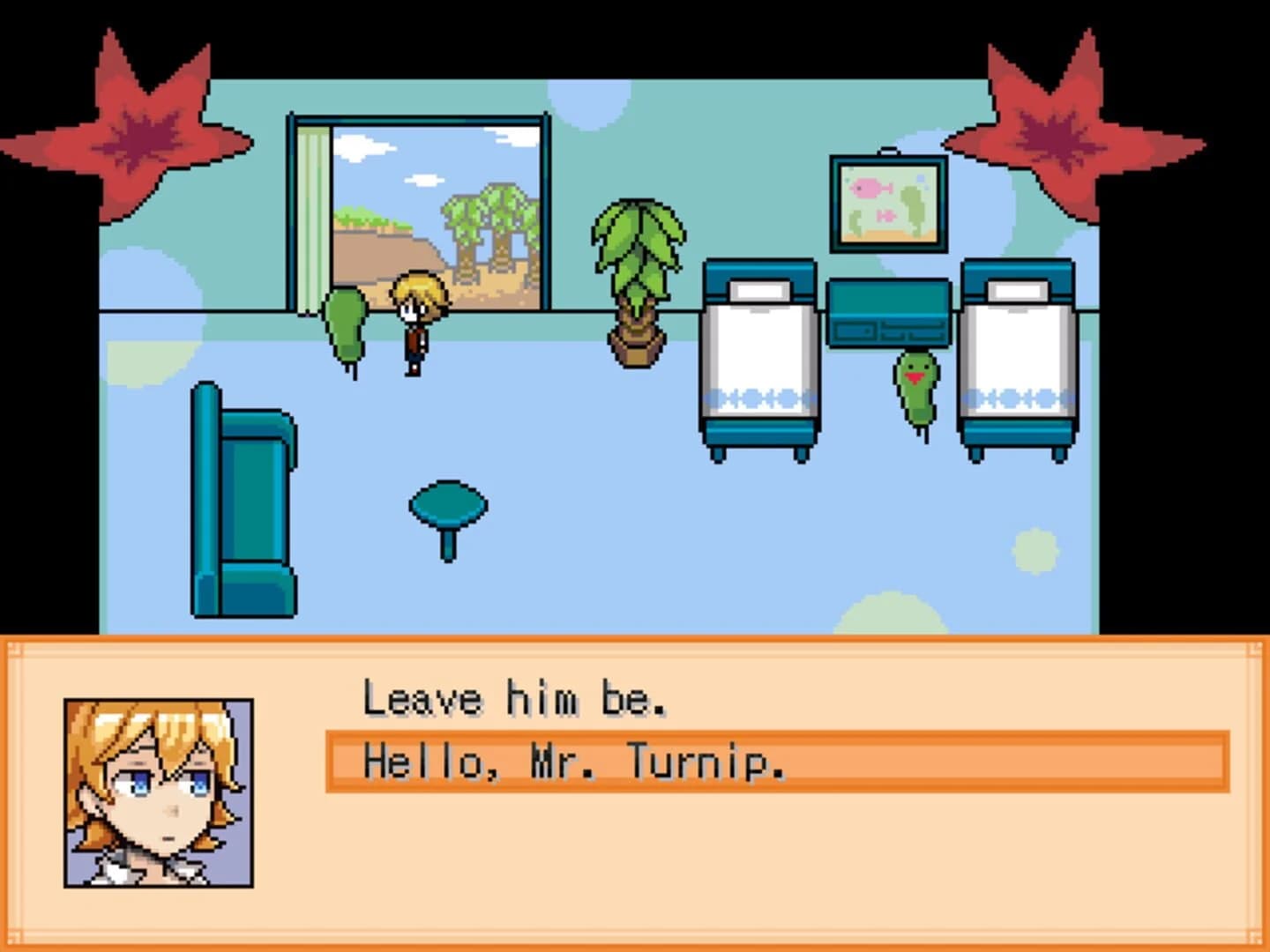Click the orange dialogue box border

tap(635, 646)
